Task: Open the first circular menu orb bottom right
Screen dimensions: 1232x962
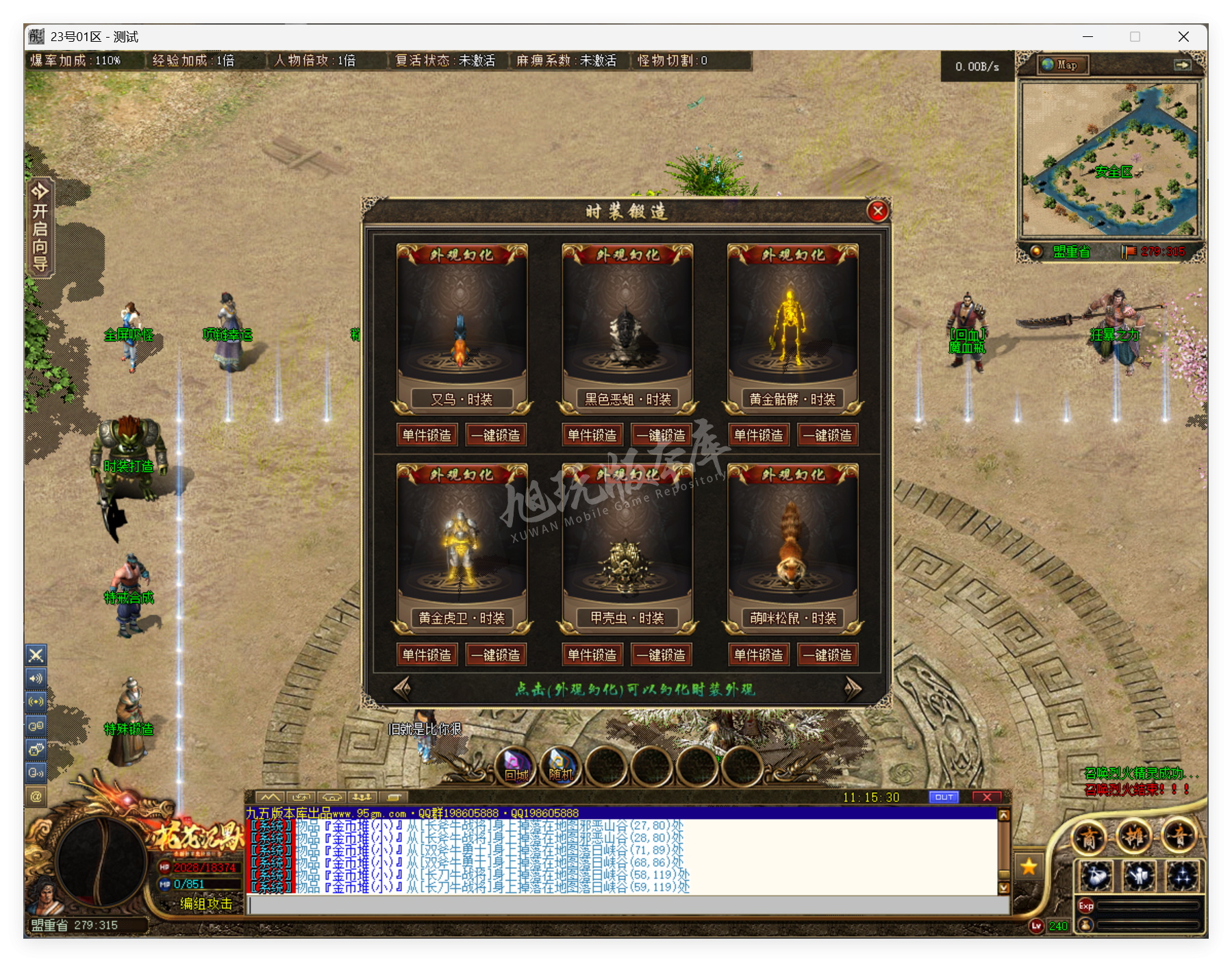Action: click(x=1089, y=837)
